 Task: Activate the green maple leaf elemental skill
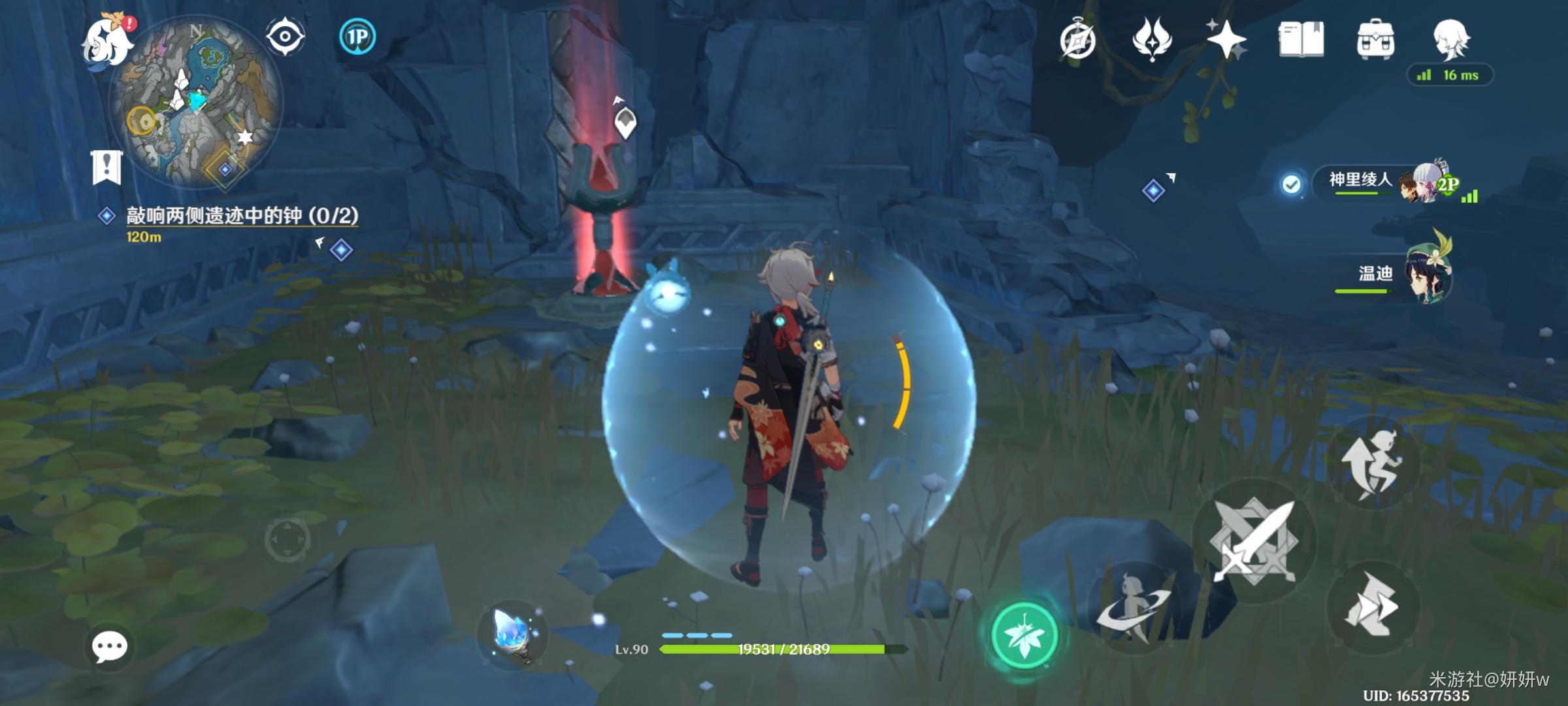(x=1024, y=635)
